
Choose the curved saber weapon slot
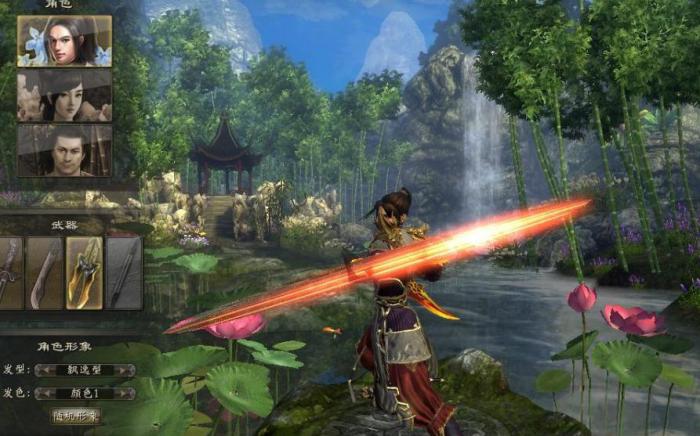click(x=44, y=272)
